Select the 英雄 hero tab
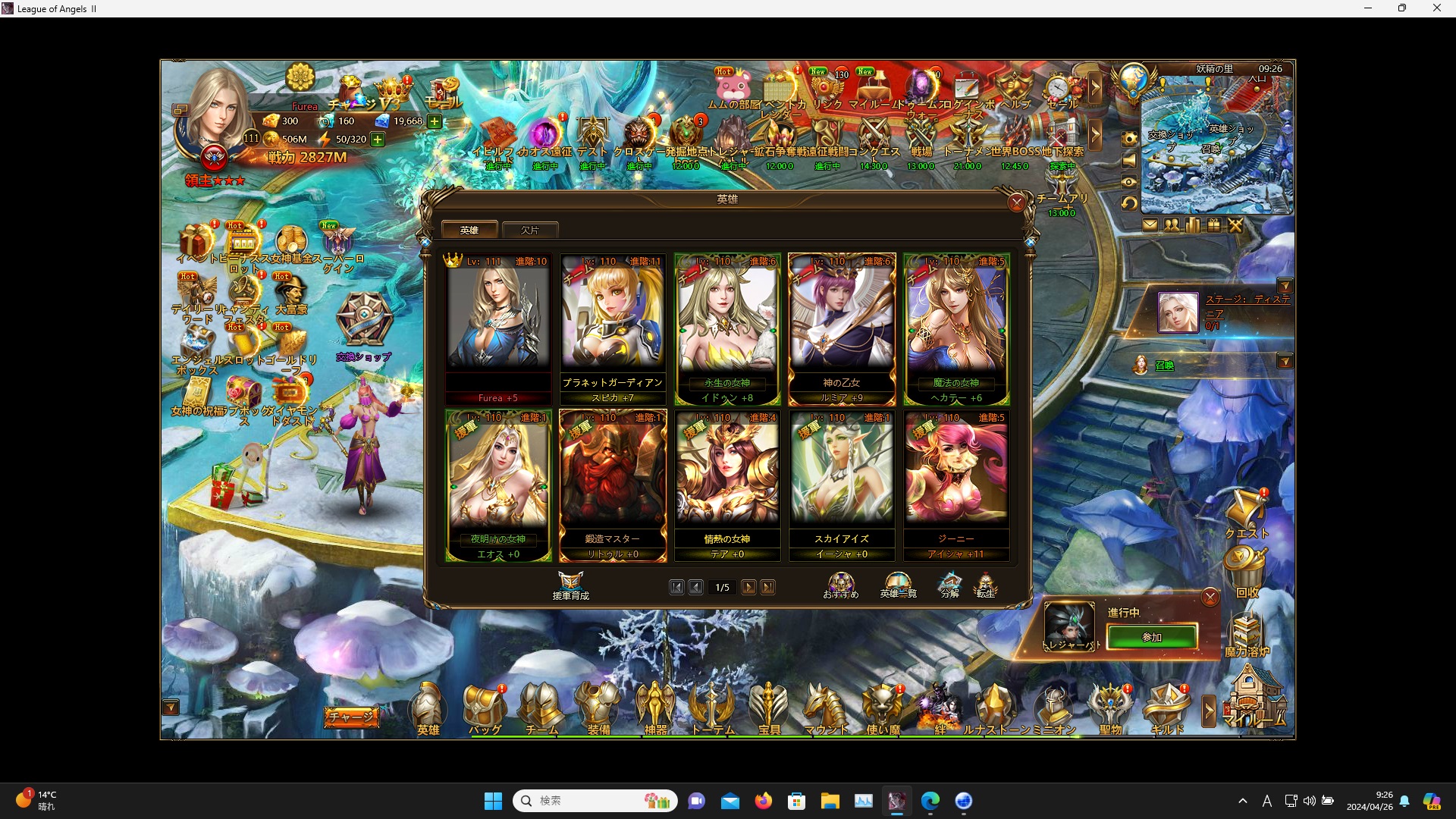Image resolution: width=1456 pixels, height=819 pixels. coord(469,229)
